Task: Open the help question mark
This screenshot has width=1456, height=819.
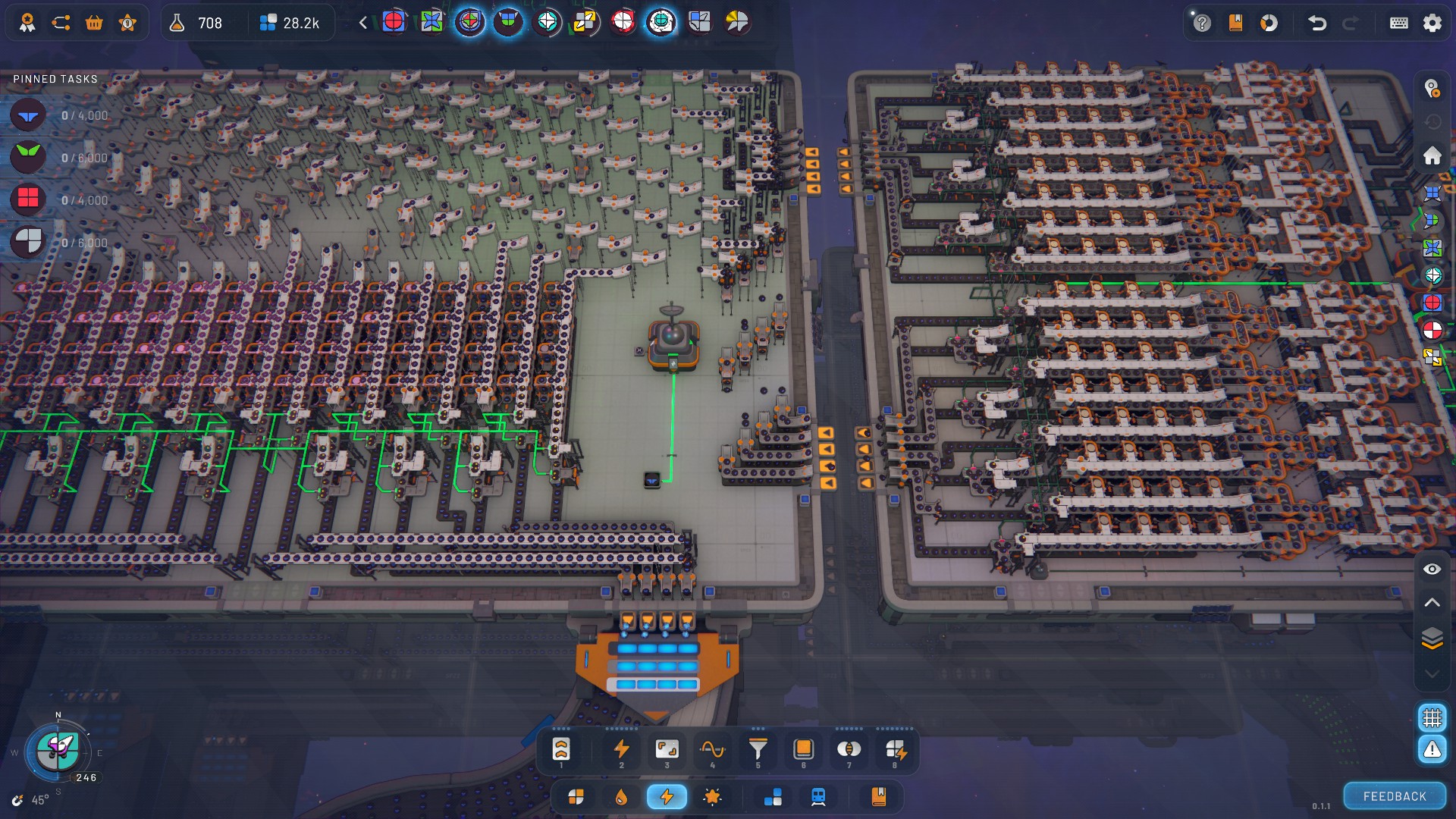Action: point(1202,23)
